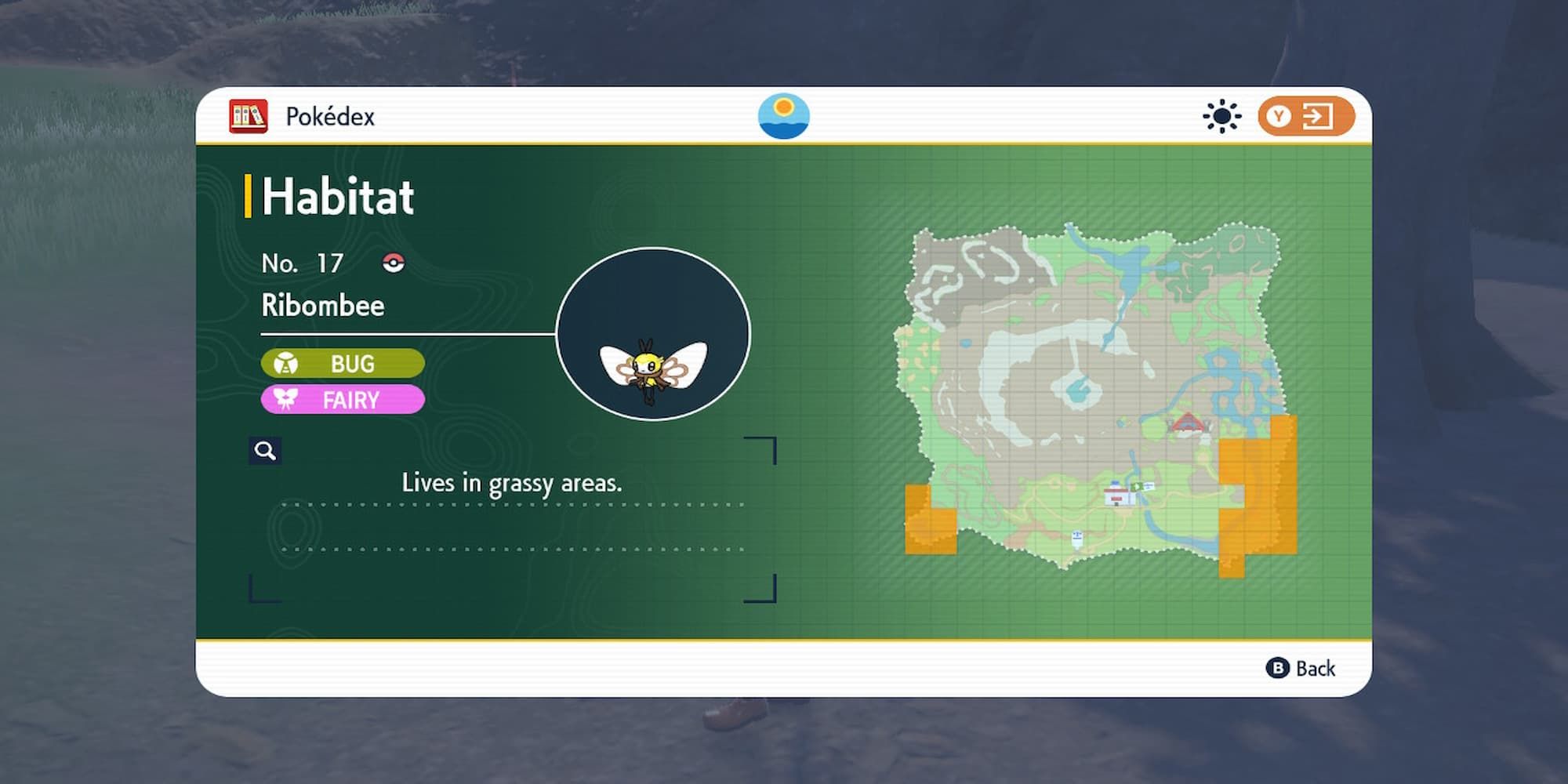This screenshot has height=784, width=1568.
Task: Click the sun-over-water weather icon at top center
Action: click(x=783, y=114)
